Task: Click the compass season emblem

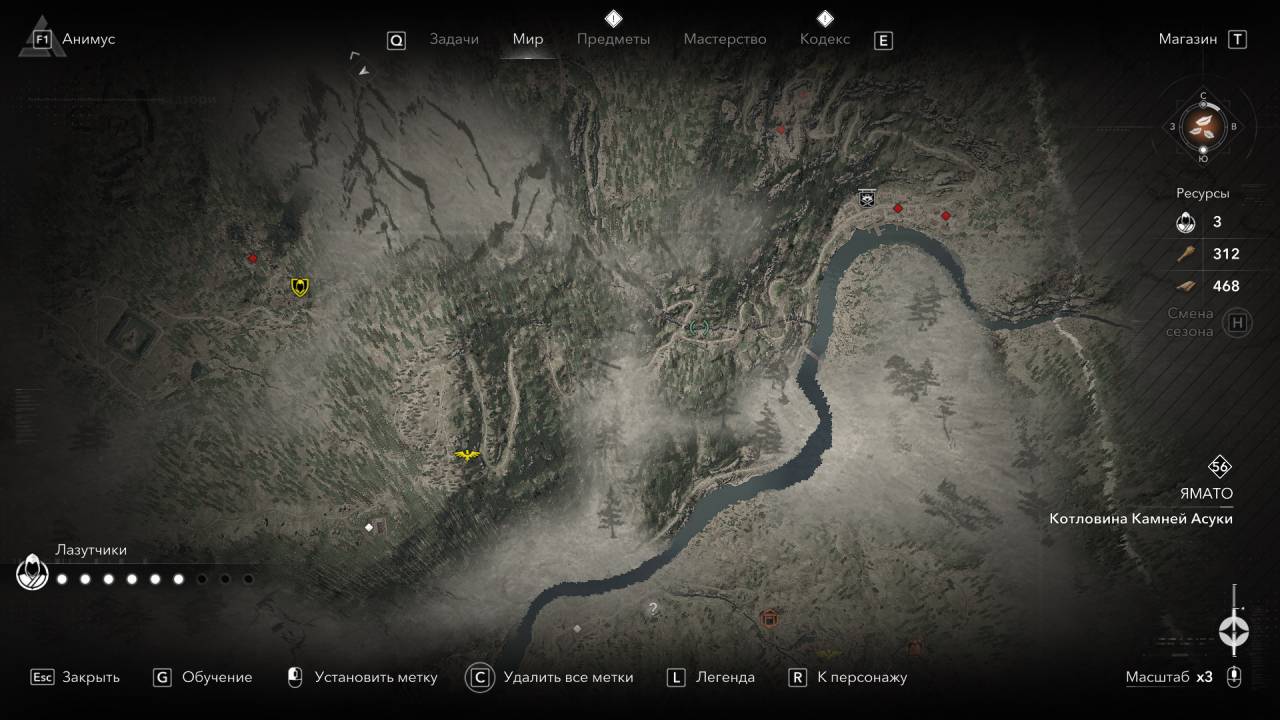Action: click(x=1203, y=126)
